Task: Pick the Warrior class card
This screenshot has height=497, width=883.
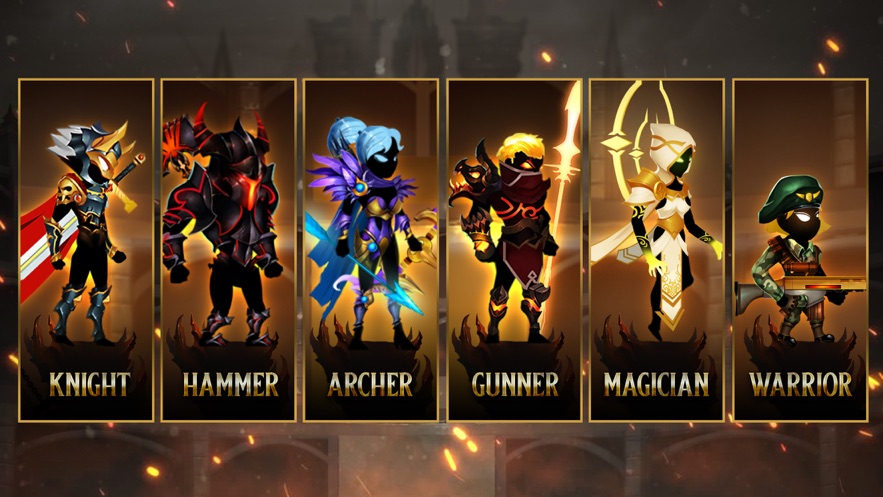Action: click(x=799, y=250)
